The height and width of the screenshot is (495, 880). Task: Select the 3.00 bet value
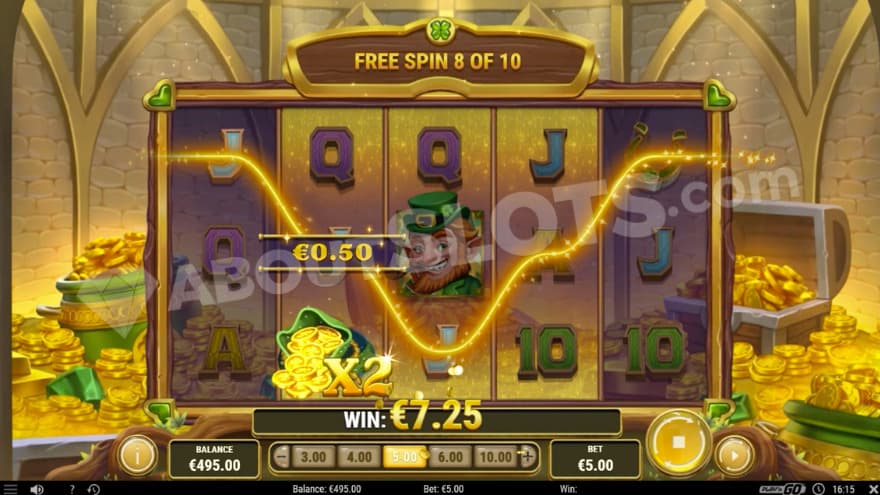(x=313, y=457)
